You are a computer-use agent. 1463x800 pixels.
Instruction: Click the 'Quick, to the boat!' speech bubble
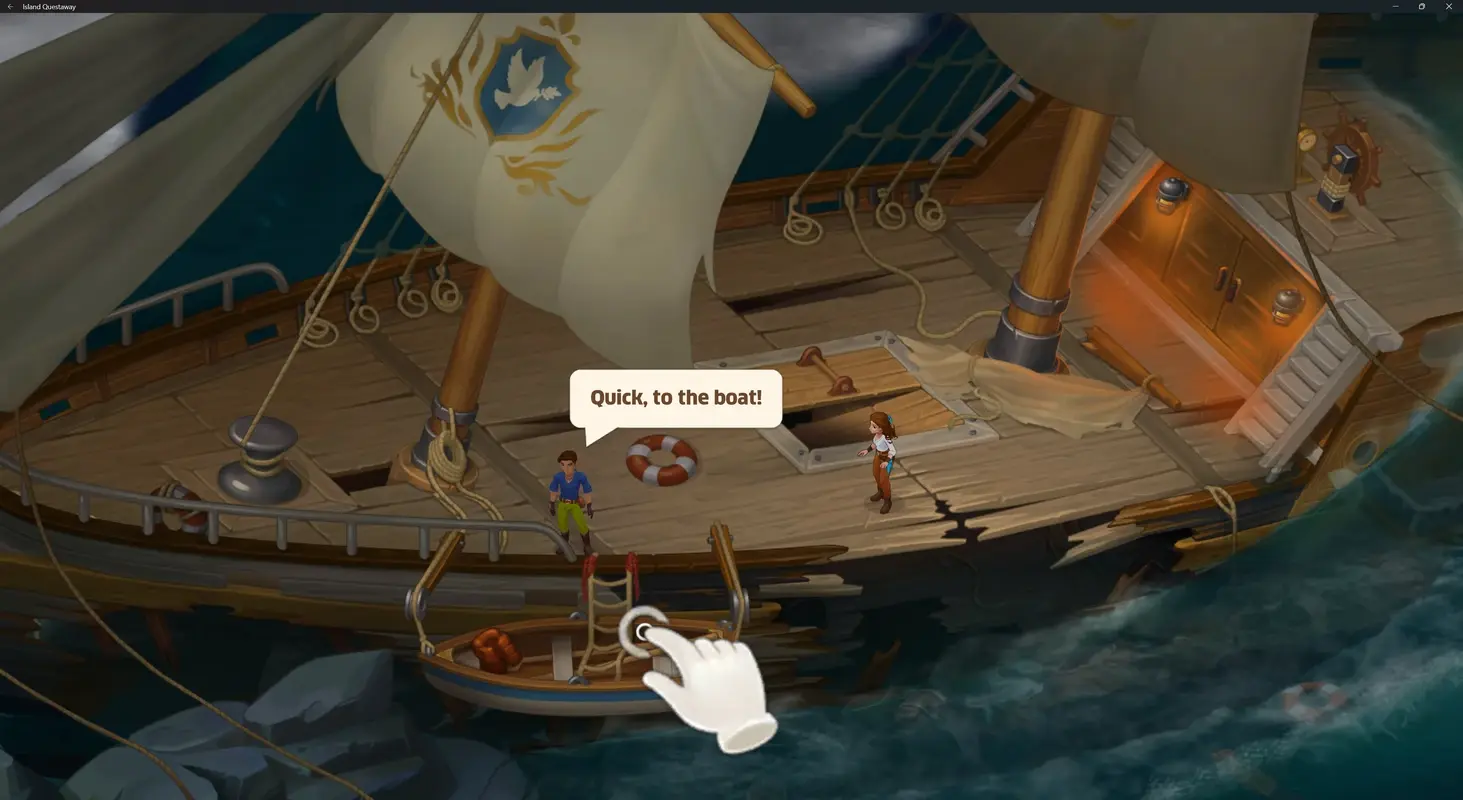[x=675, y=397]
